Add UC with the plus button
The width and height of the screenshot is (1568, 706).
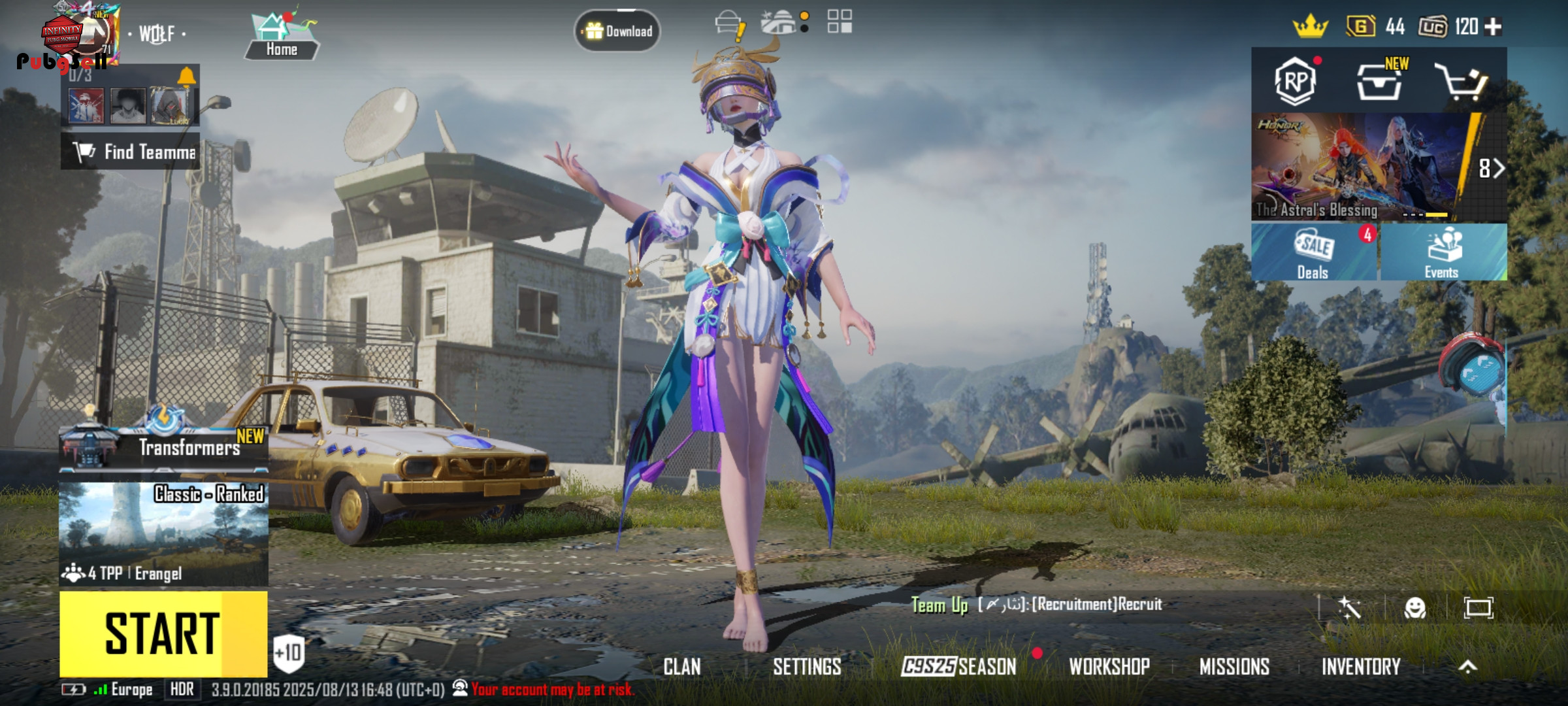tap(1493, 27)
